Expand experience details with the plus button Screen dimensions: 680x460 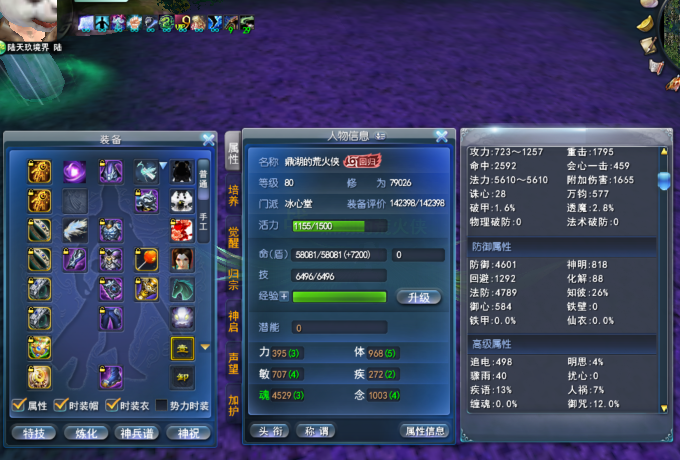pos(284,296)
